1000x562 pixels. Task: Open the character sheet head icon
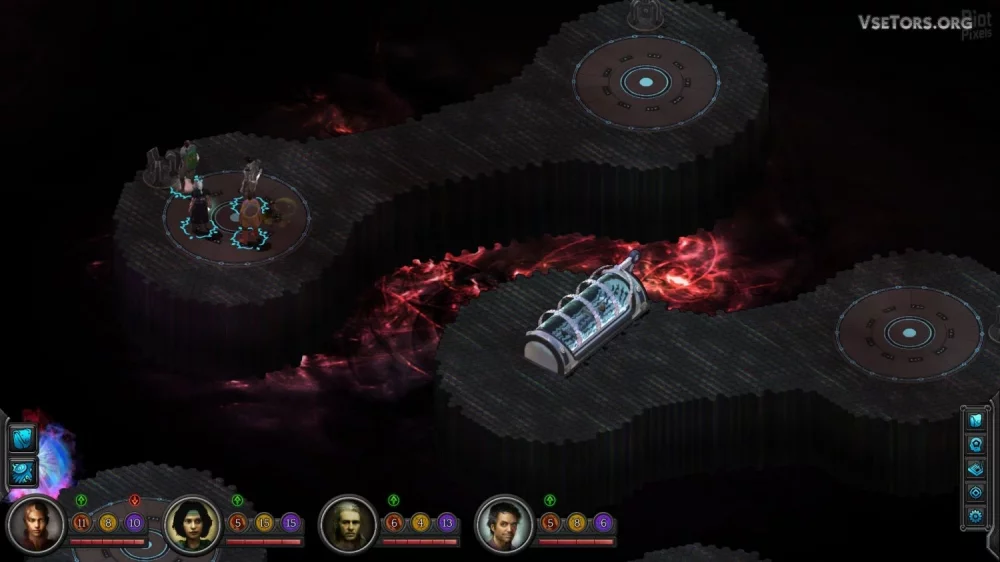click(976, 444)
